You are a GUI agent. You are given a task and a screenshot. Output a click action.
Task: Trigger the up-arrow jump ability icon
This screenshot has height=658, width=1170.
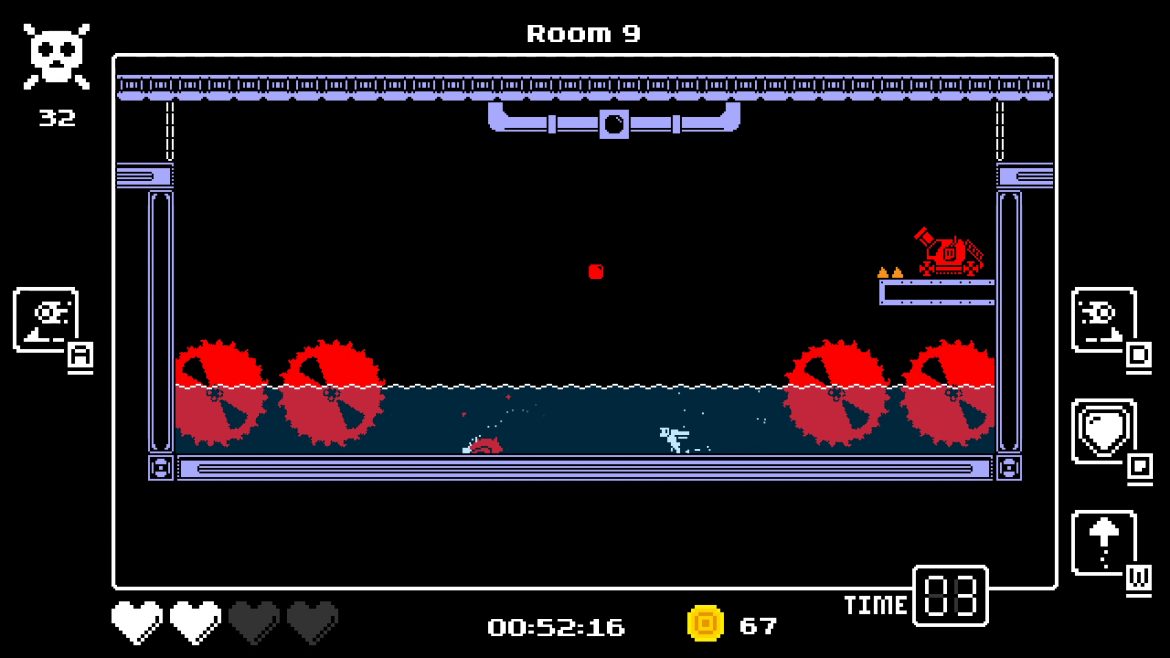(1103, 543)
